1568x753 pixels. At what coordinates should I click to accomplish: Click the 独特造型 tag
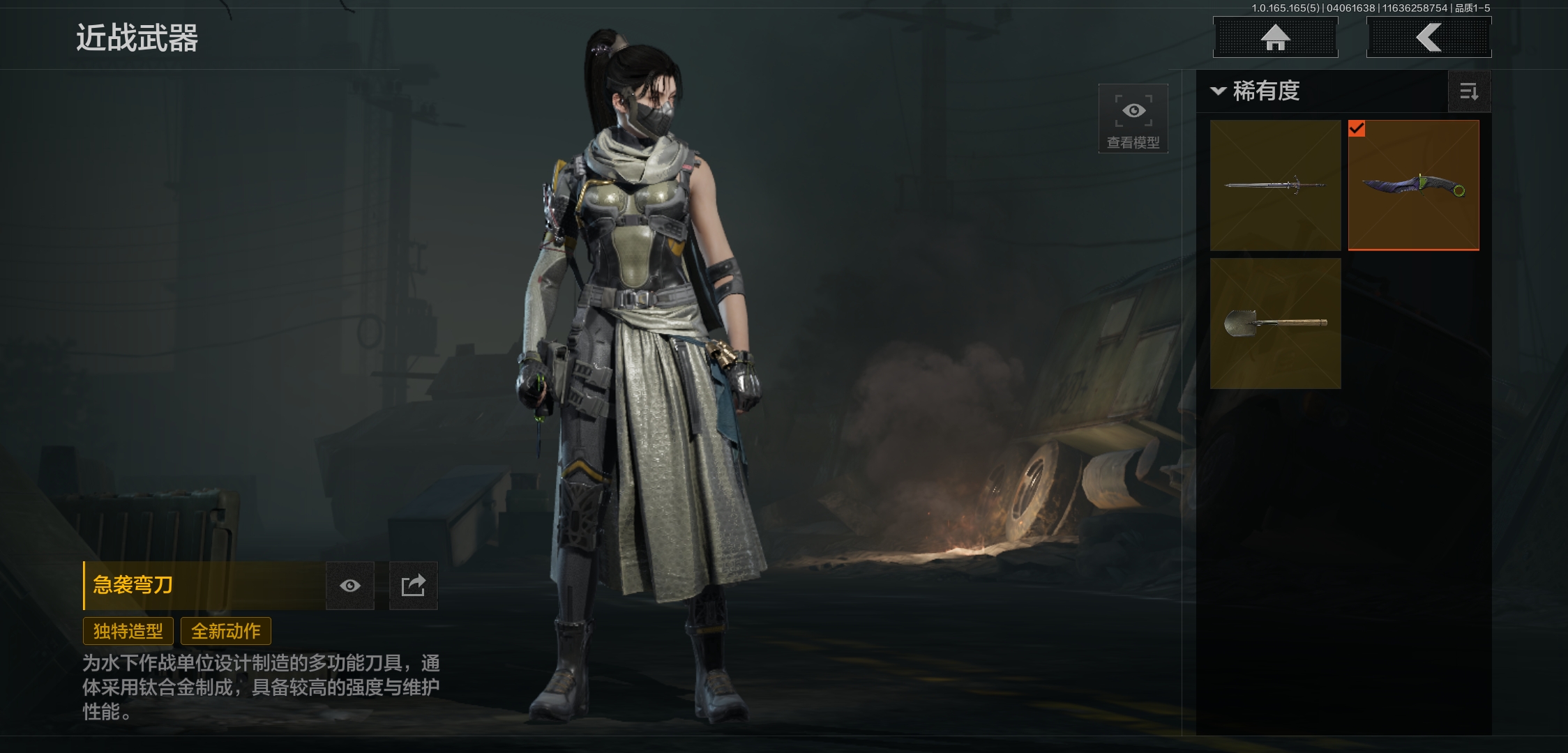pos(128,631)
